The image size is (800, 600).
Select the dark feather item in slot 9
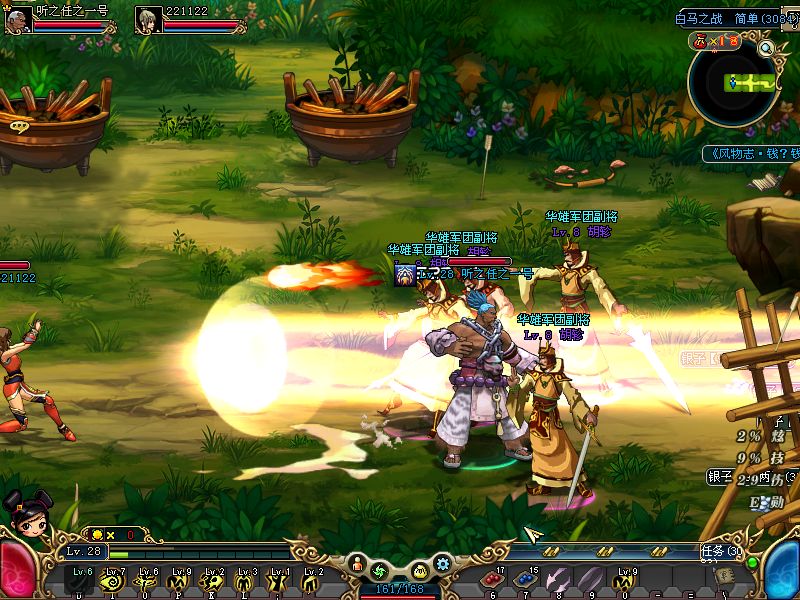coord(591,578)
